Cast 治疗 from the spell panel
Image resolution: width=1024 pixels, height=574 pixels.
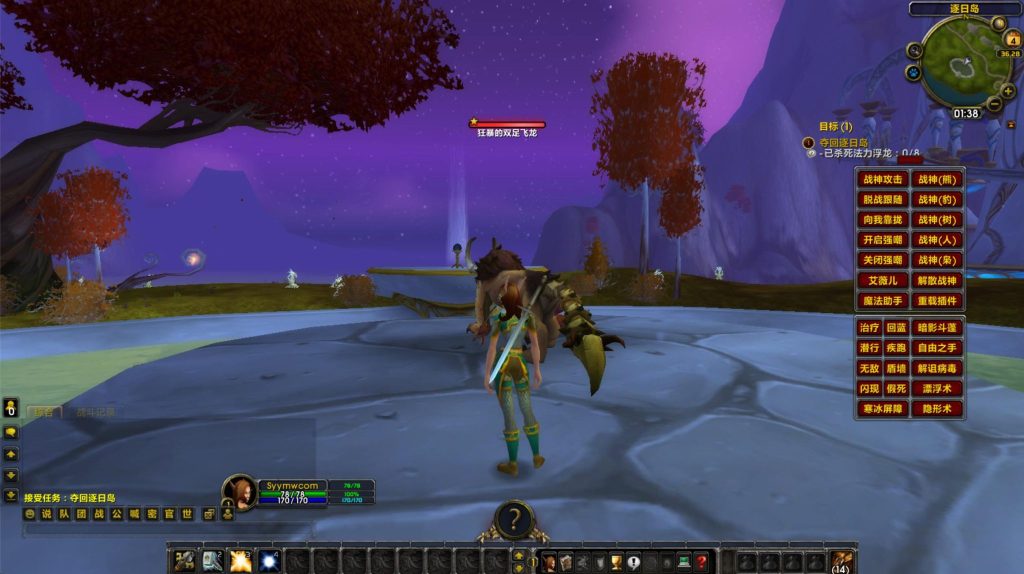pyautogui.click(x=869, y=328)
